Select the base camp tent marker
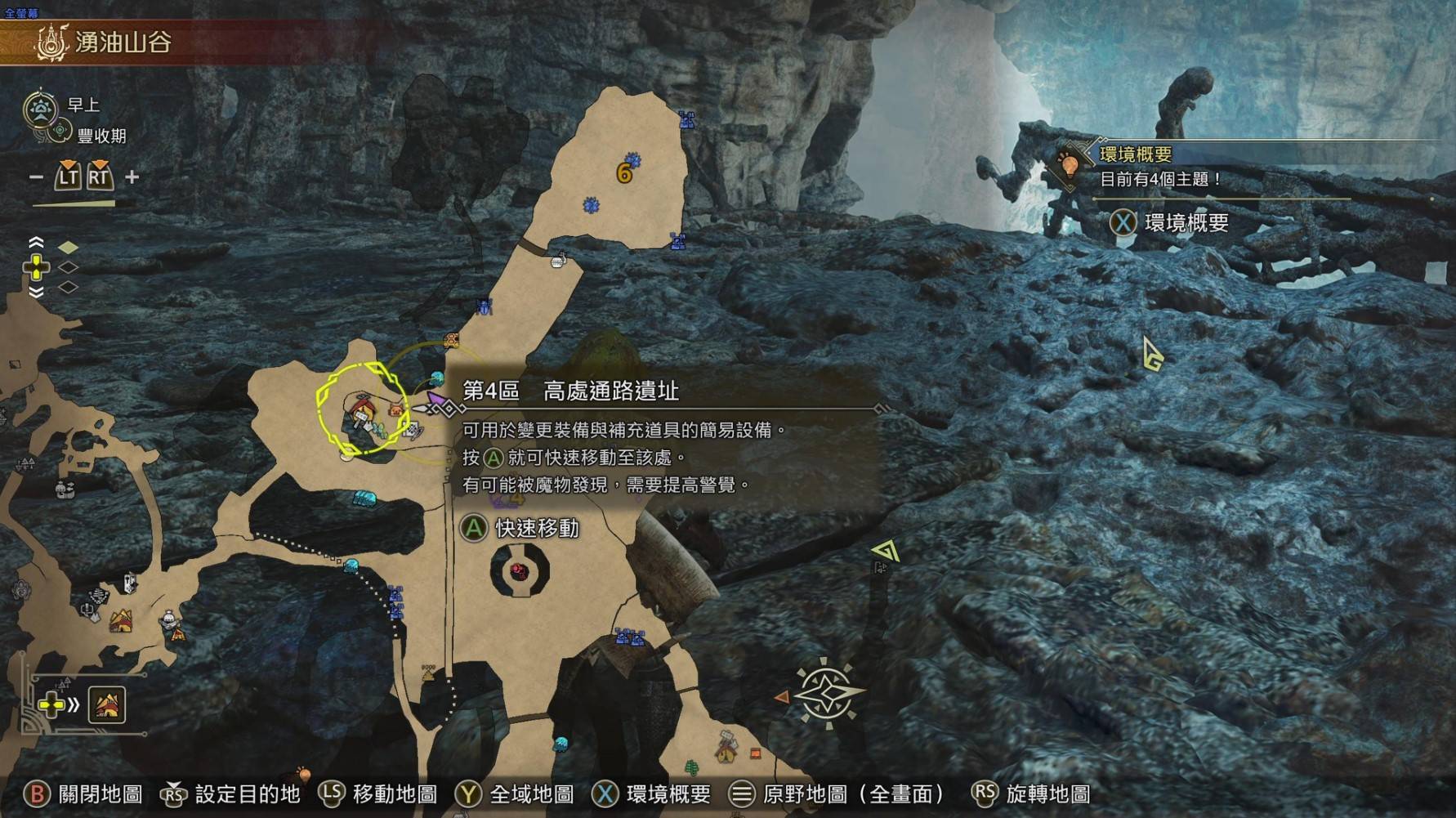1456x818 pixels. [x=121, y=622]
